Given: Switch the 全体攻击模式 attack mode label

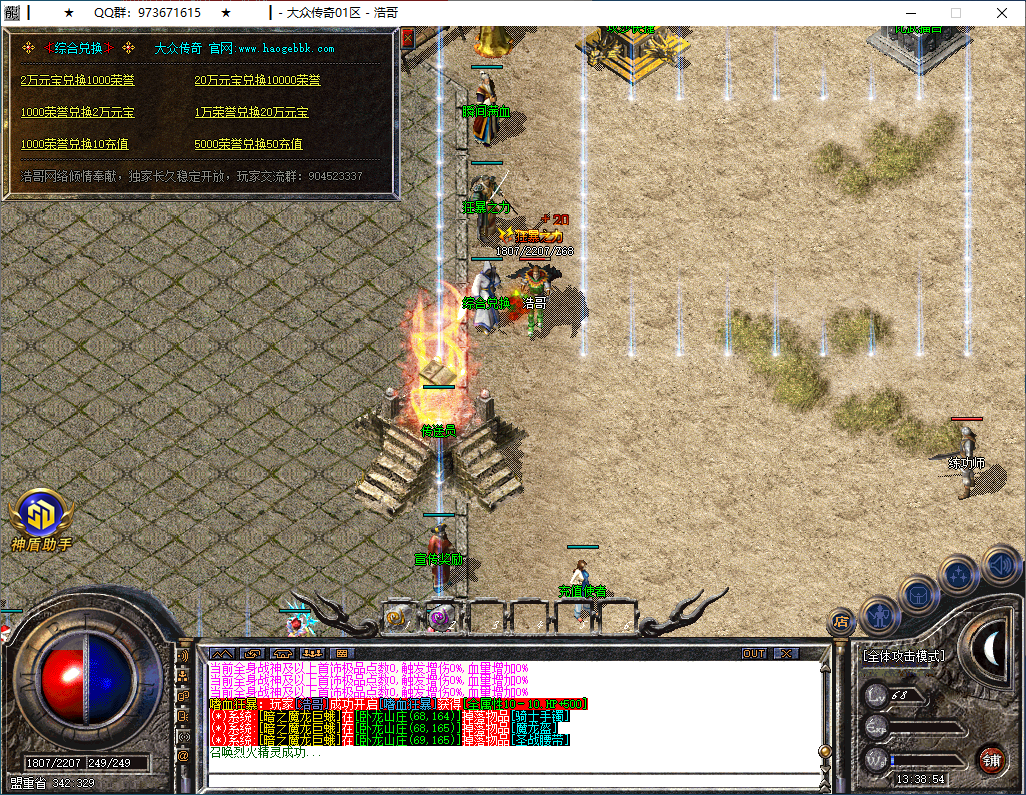Looking at the screenshot, I should coord(903,656).
